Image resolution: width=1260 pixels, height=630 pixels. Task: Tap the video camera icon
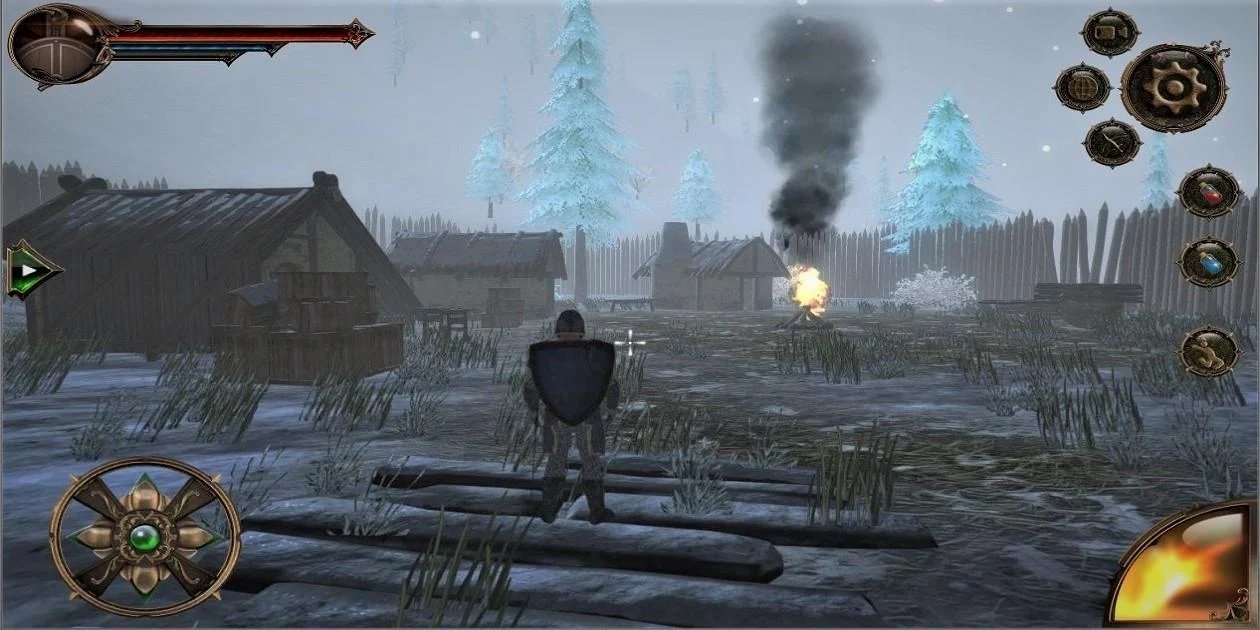click(x=1110, y=33)
